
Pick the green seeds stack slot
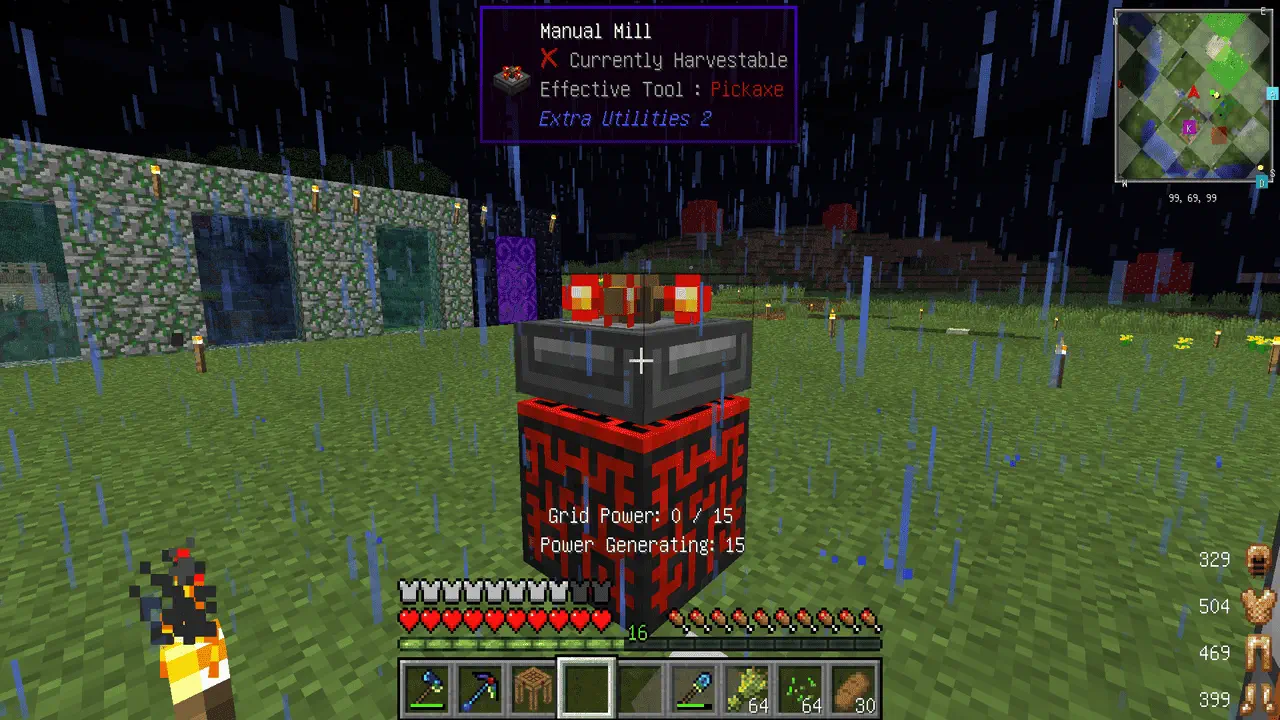coord(802,688)
